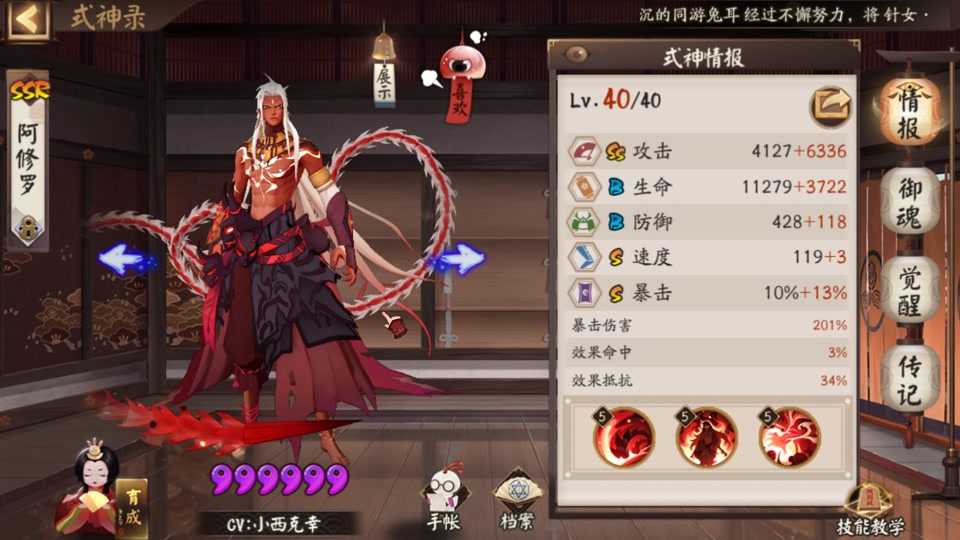
Task: Open the 育成 training button
Action: 132,506
